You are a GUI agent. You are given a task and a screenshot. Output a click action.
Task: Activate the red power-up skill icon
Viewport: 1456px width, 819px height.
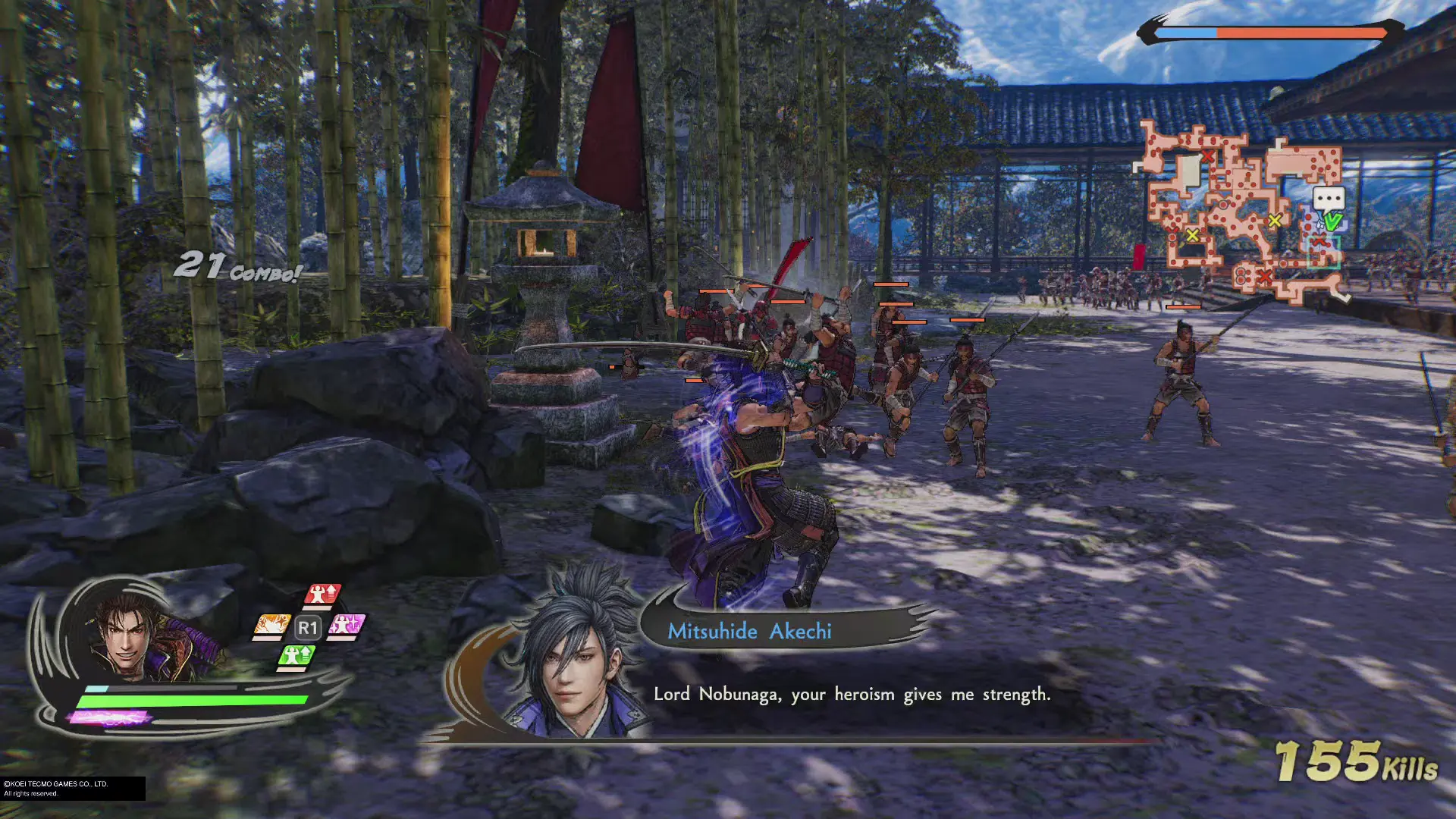pyautogui.click(x=323, y=595)
